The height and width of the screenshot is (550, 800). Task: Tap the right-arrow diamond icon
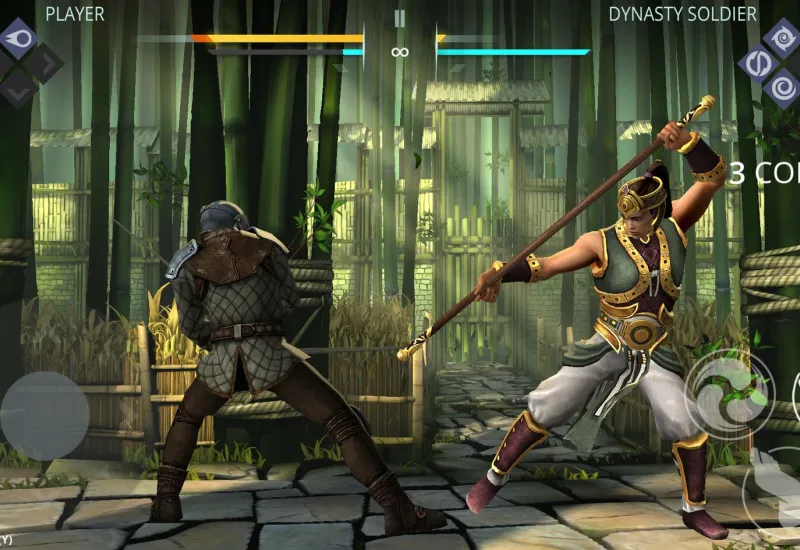click(x=43, y=63)
